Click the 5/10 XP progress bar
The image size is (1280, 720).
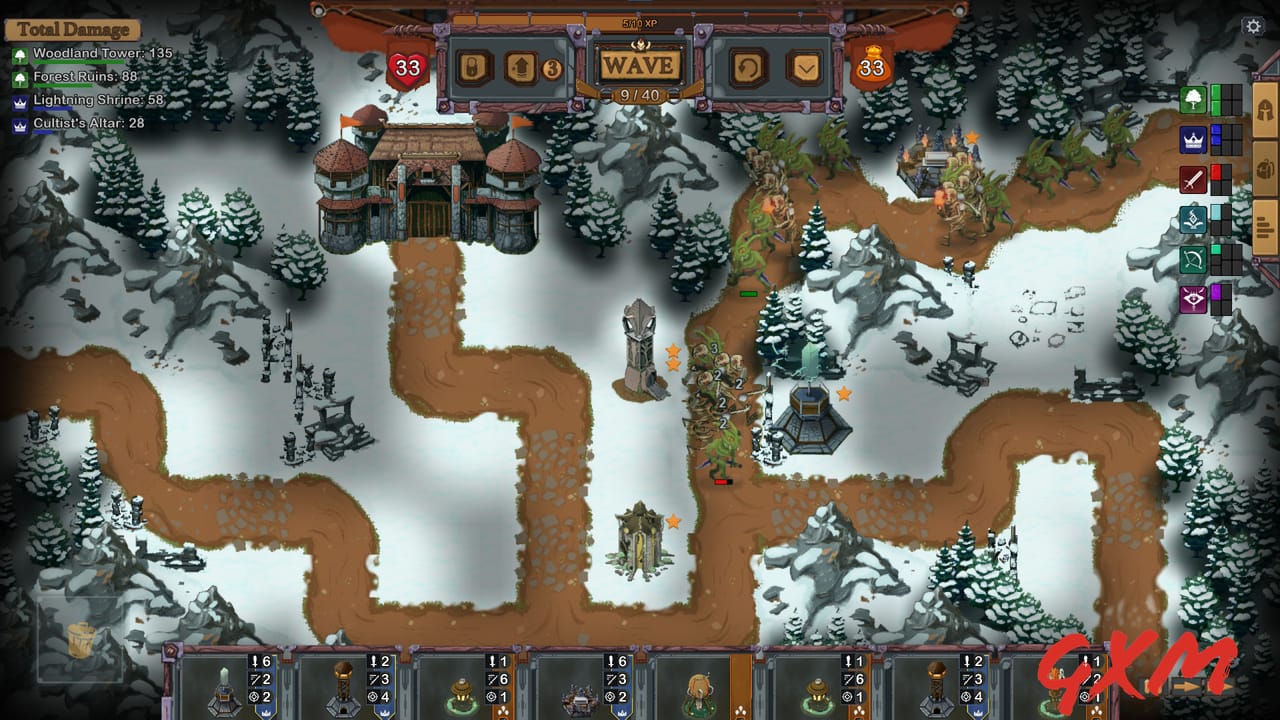pos(638,22)
